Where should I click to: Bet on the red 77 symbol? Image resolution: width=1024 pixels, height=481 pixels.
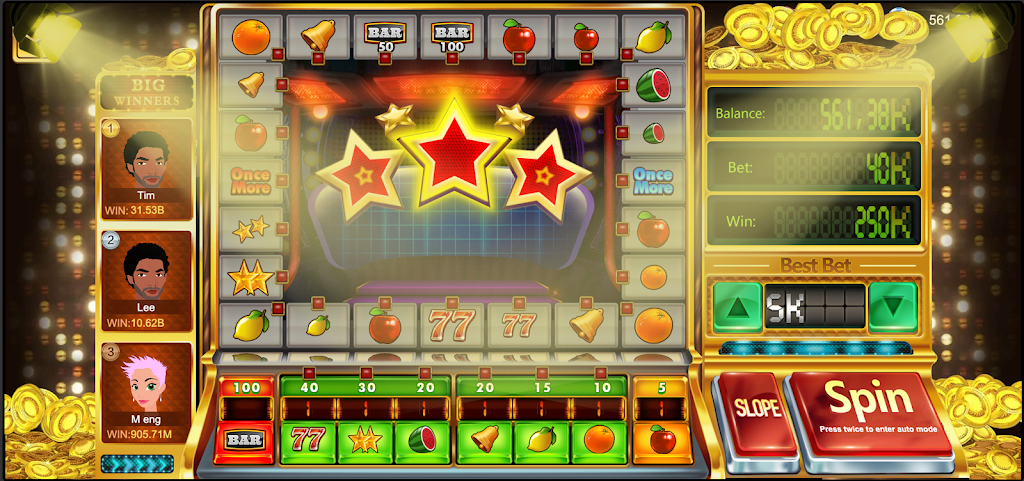(x=308, y=440)
